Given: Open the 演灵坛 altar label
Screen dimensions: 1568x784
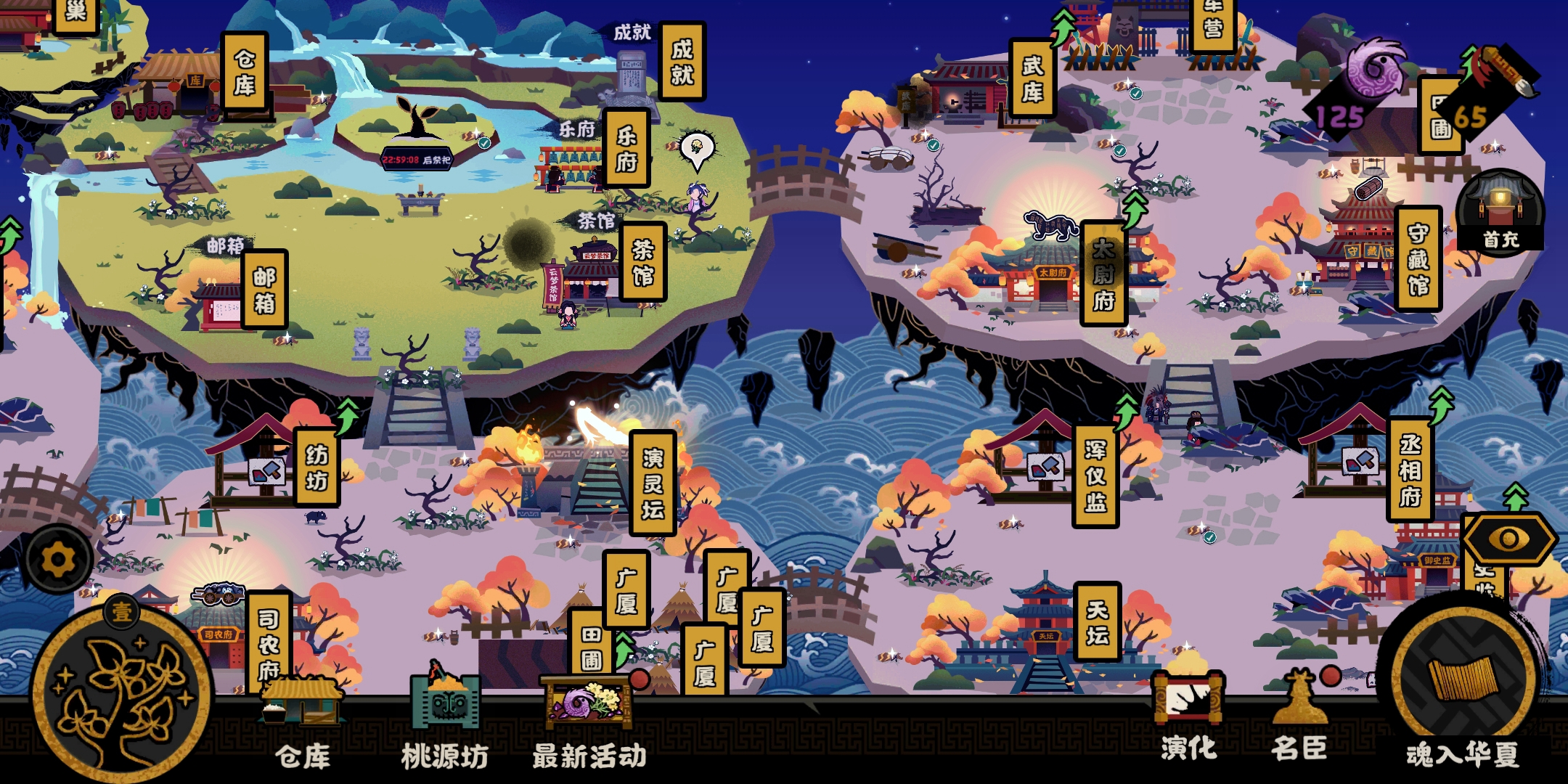Looking at the screenshot, I should tap(653, 483).
